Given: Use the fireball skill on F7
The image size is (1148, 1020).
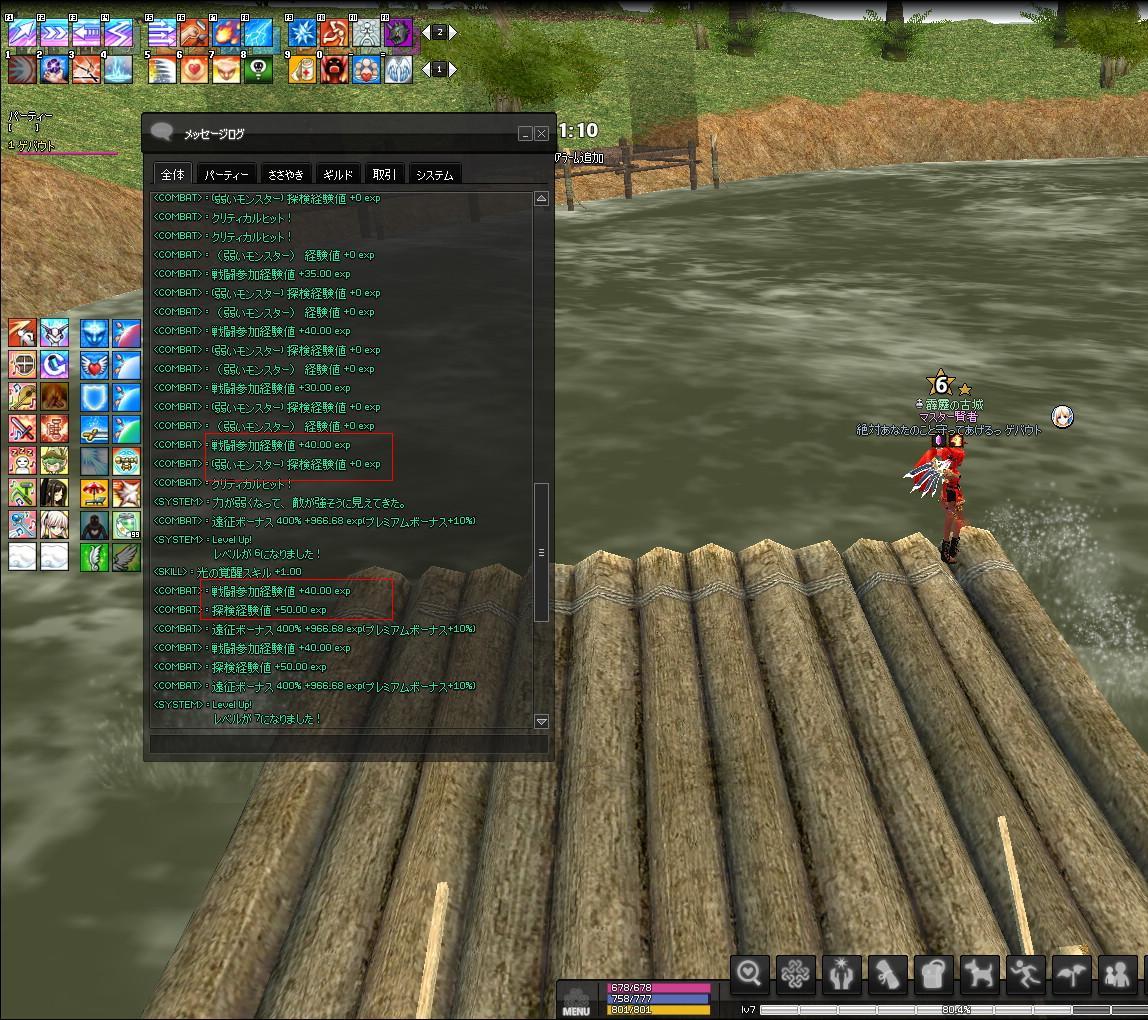Looking at the screenshot, I should tap(227, 34).
